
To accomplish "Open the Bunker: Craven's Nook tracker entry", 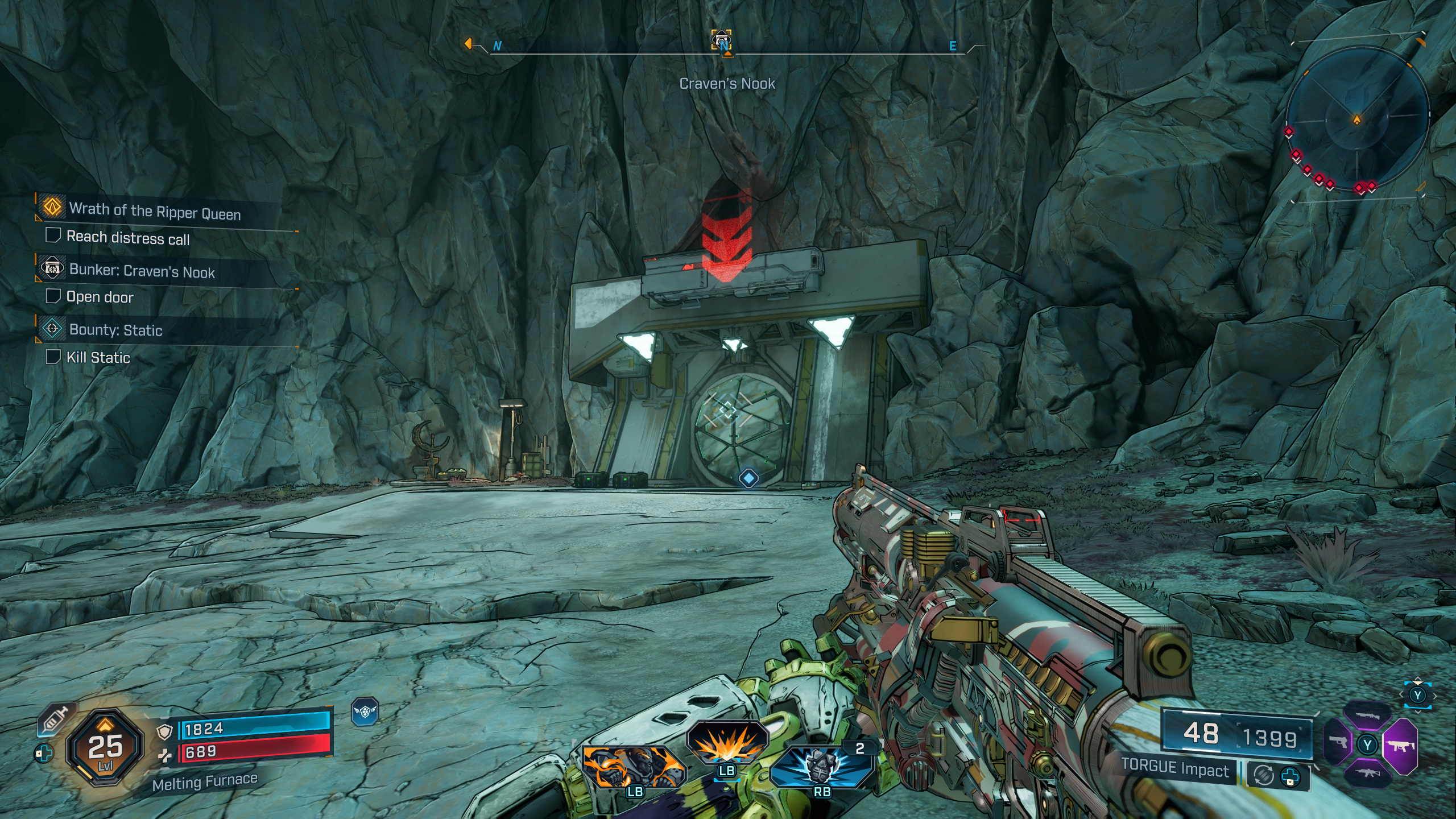I will coord(142,271).
